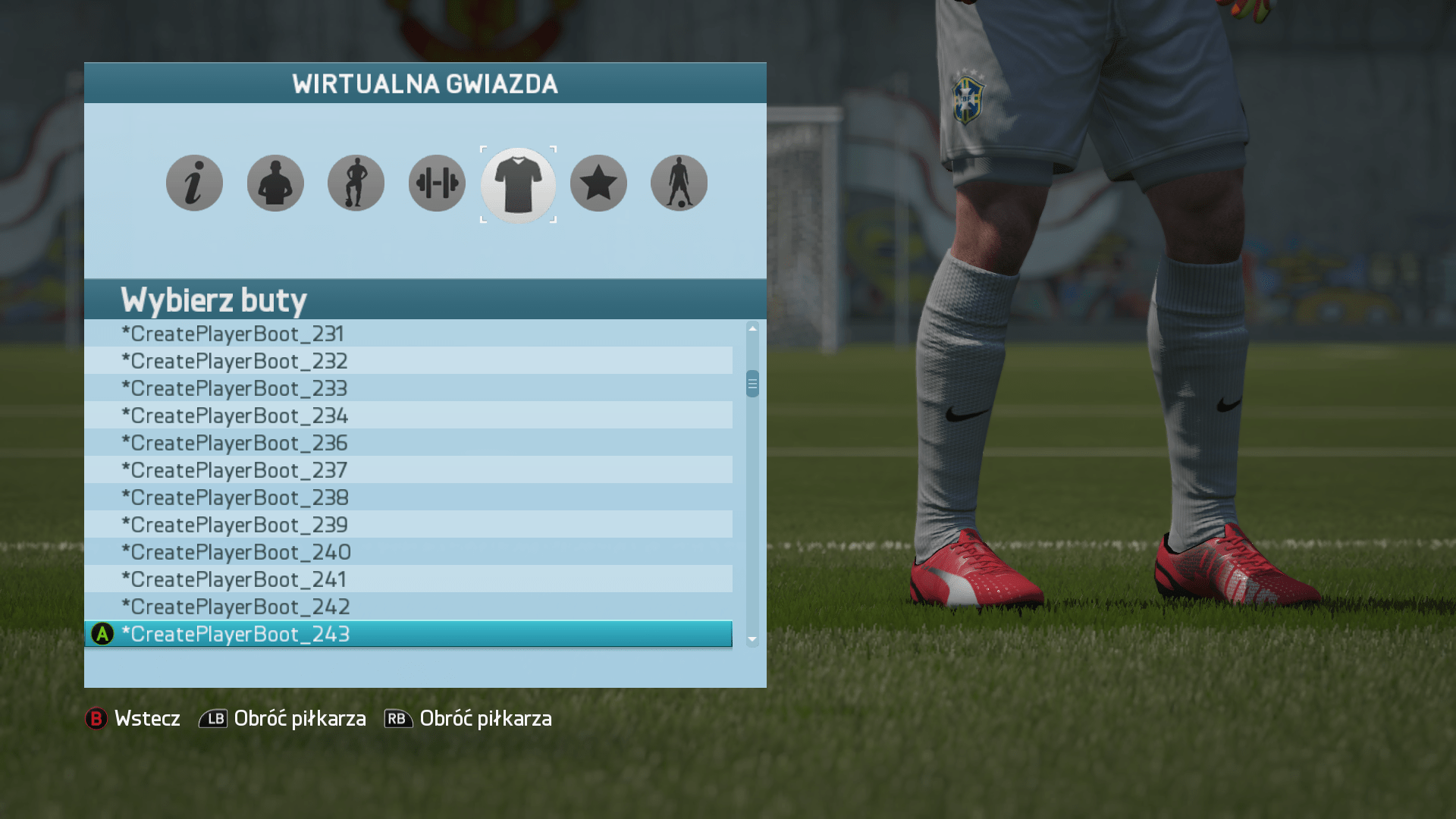This screenshot has height=819, width=1456.
Task: Select CreatePlayerBoot_234 boots
Action: (x=408, y=416)
